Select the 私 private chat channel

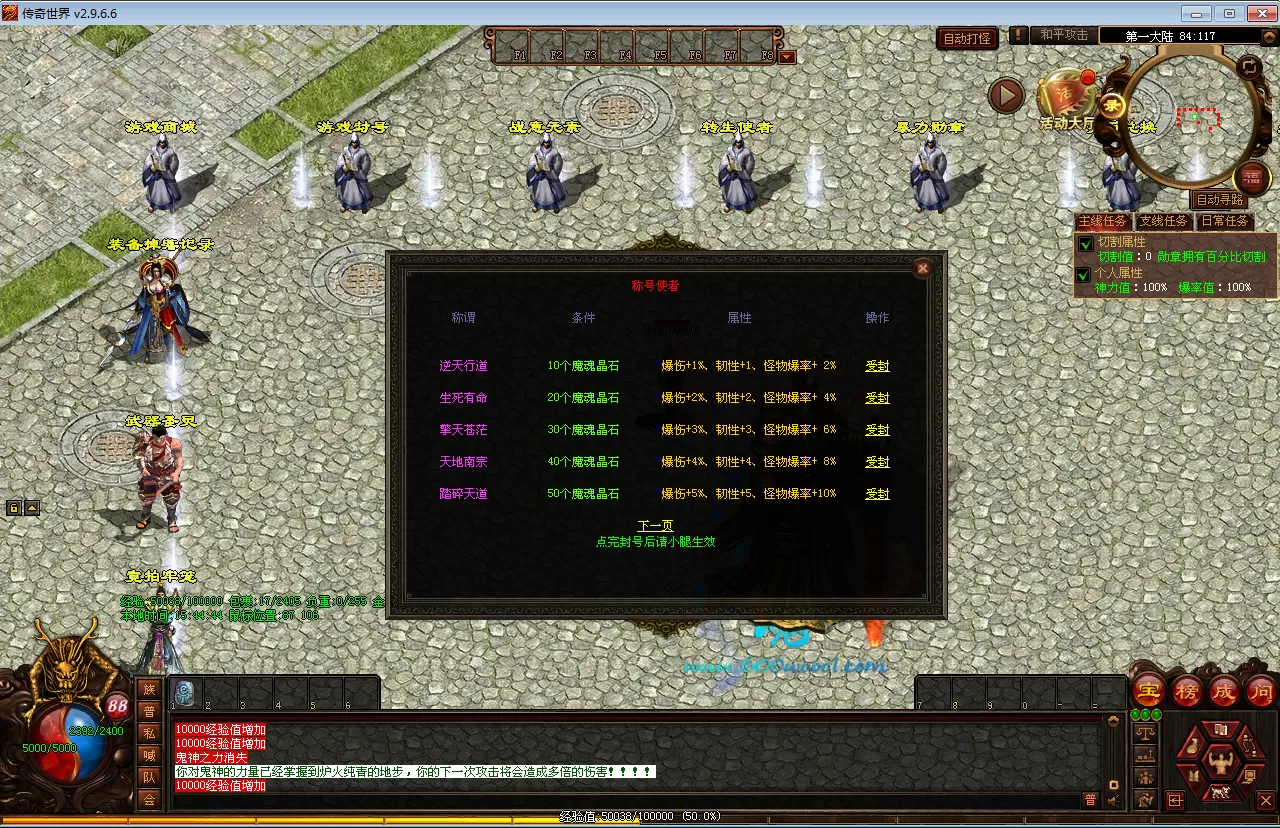pos(149,733)
